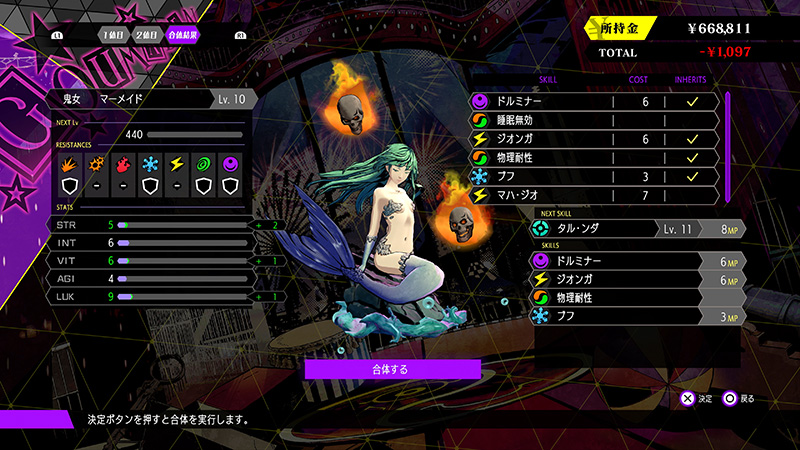Toggle the inherit checkmark for cost-3 ブフ

click(x=691, y=176)
